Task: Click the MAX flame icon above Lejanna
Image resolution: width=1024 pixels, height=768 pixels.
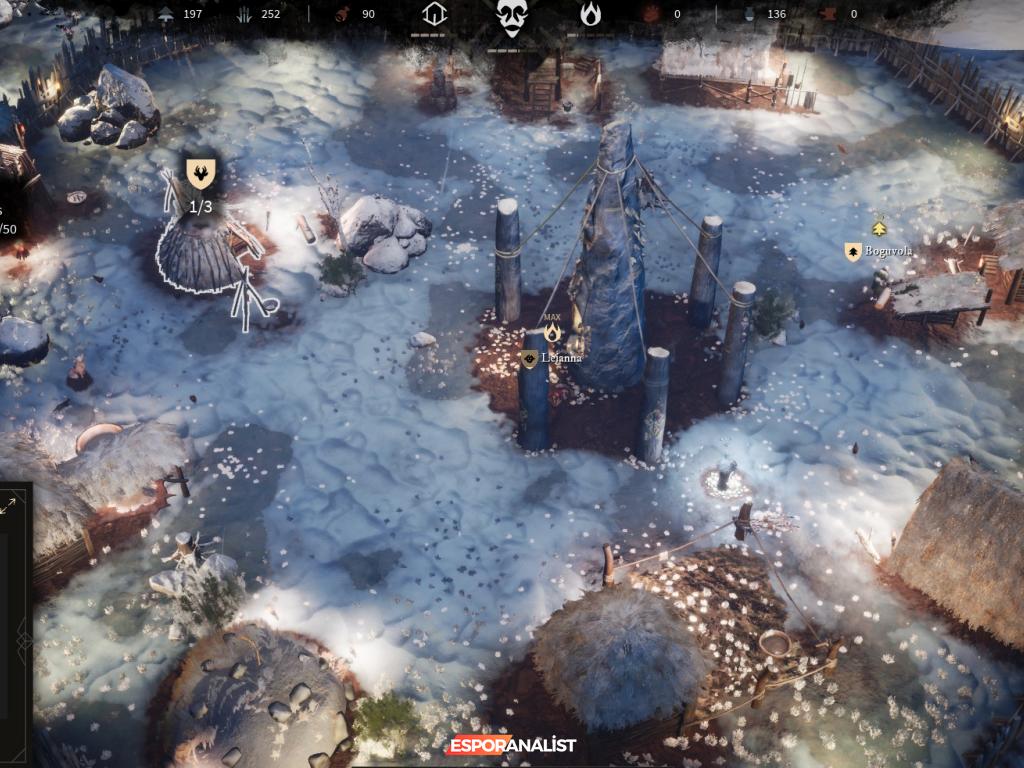Action: click(x=552, y=332)
